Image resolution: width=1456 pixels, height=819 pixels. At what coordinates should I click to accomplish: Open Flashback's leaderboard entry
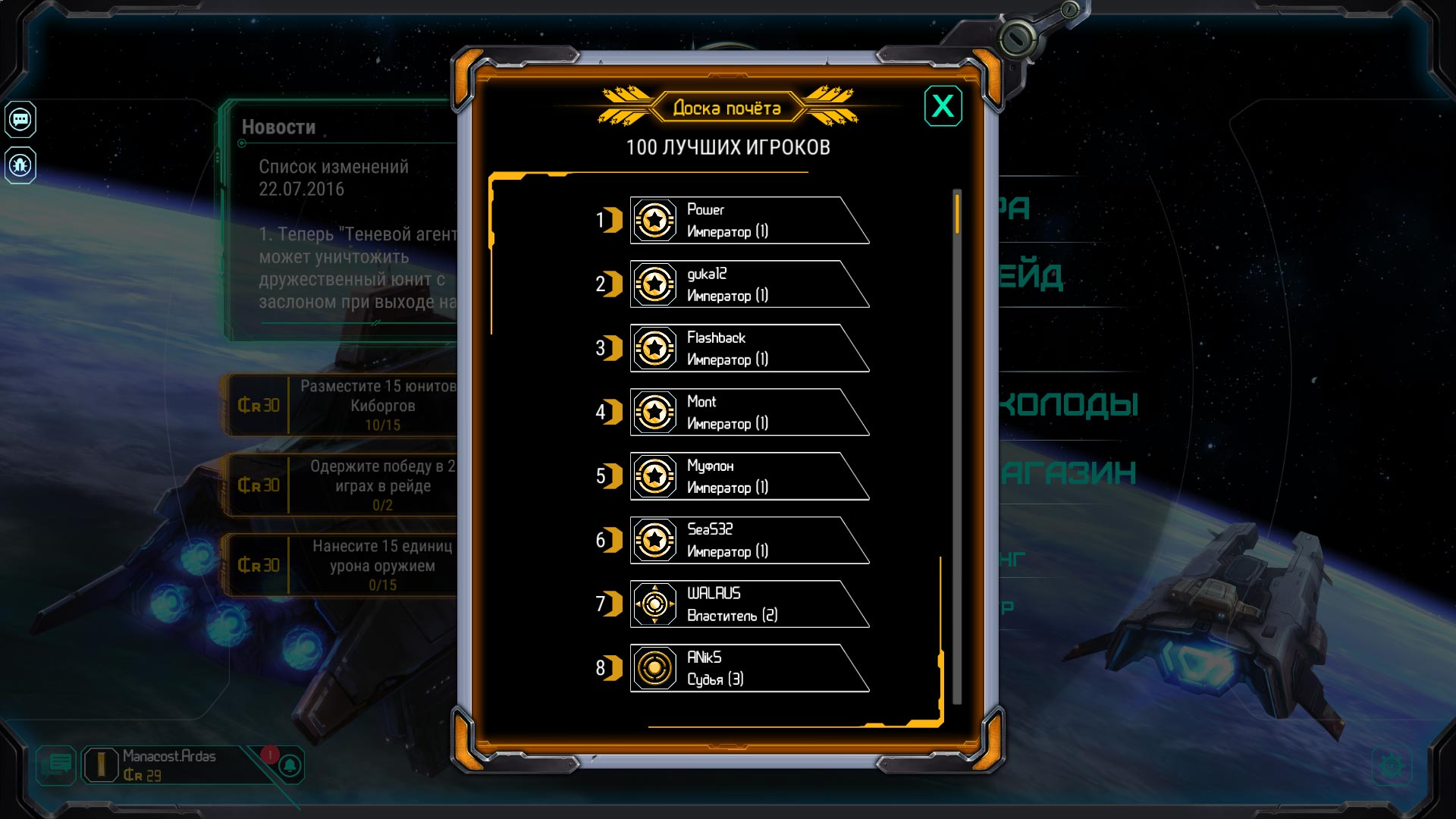(x=747, y=348)
